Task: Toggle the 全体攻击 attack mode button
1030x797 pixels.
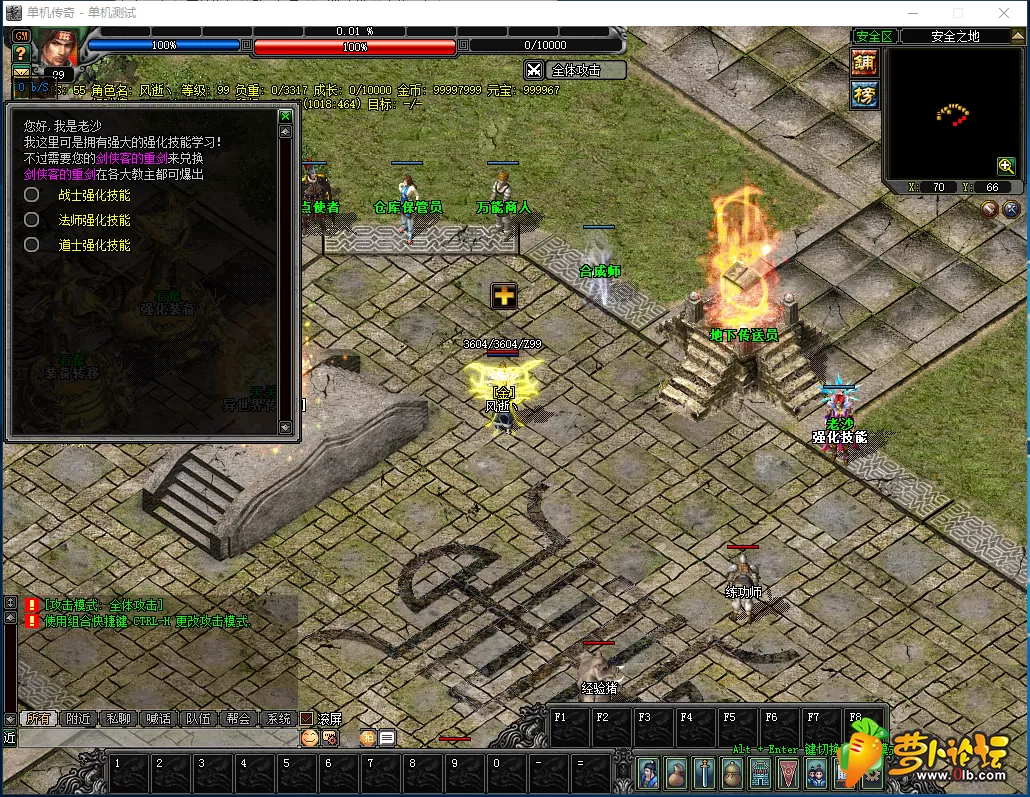Action: pos(575,70)
